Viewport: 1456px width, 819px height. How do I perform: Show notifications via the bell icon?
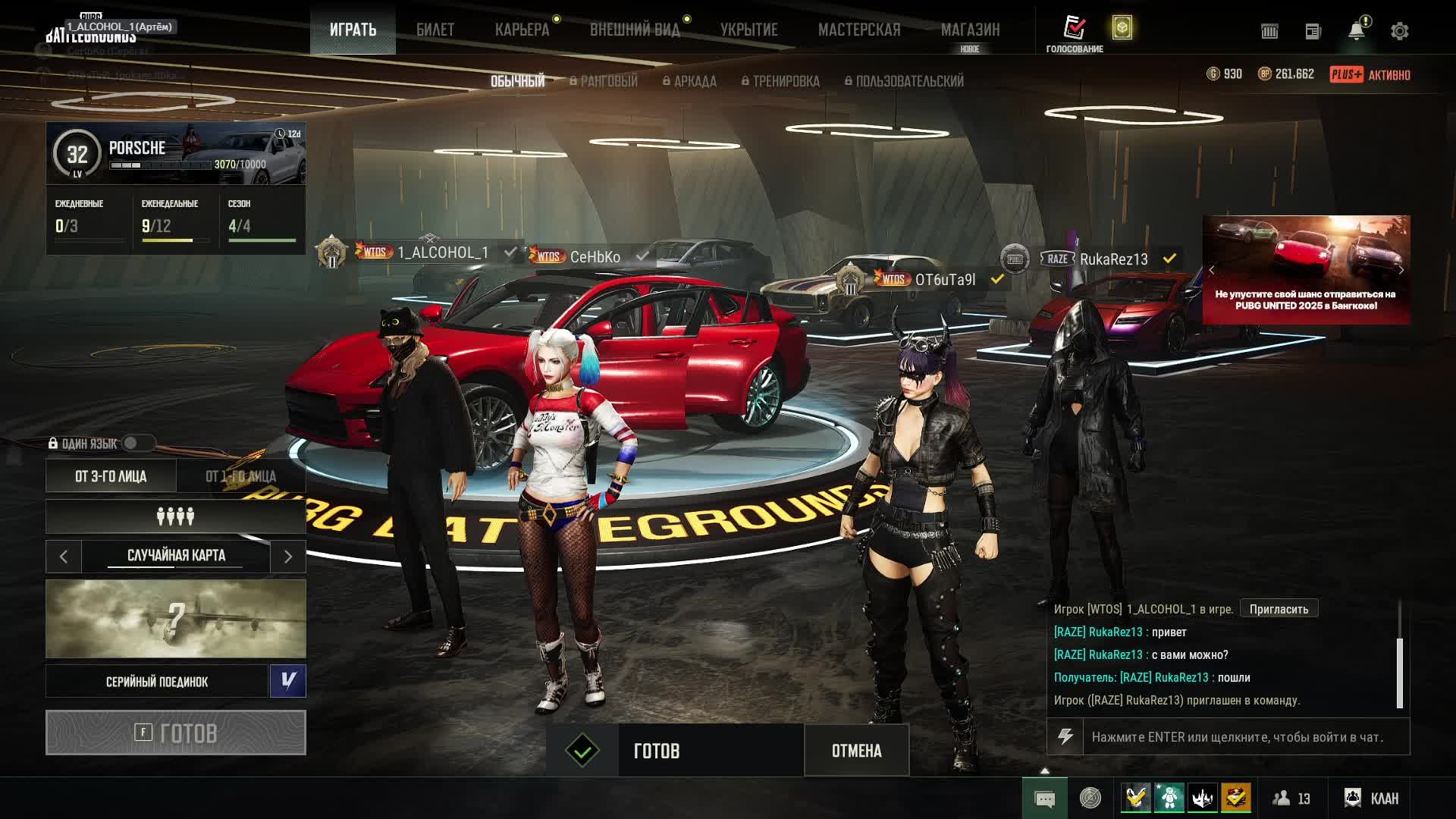1356,31
